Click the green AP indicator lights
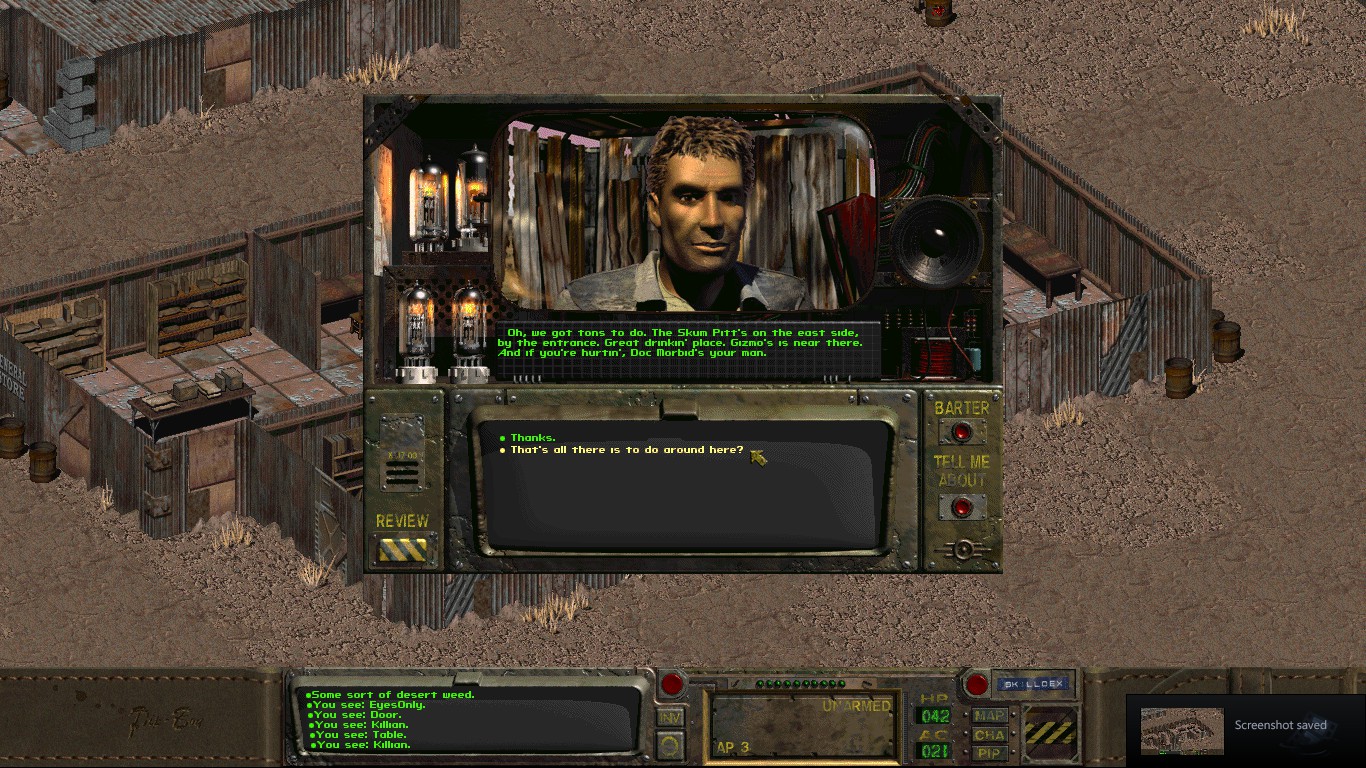Screen dimensions: 1366x768 click(x=800, y=683)
